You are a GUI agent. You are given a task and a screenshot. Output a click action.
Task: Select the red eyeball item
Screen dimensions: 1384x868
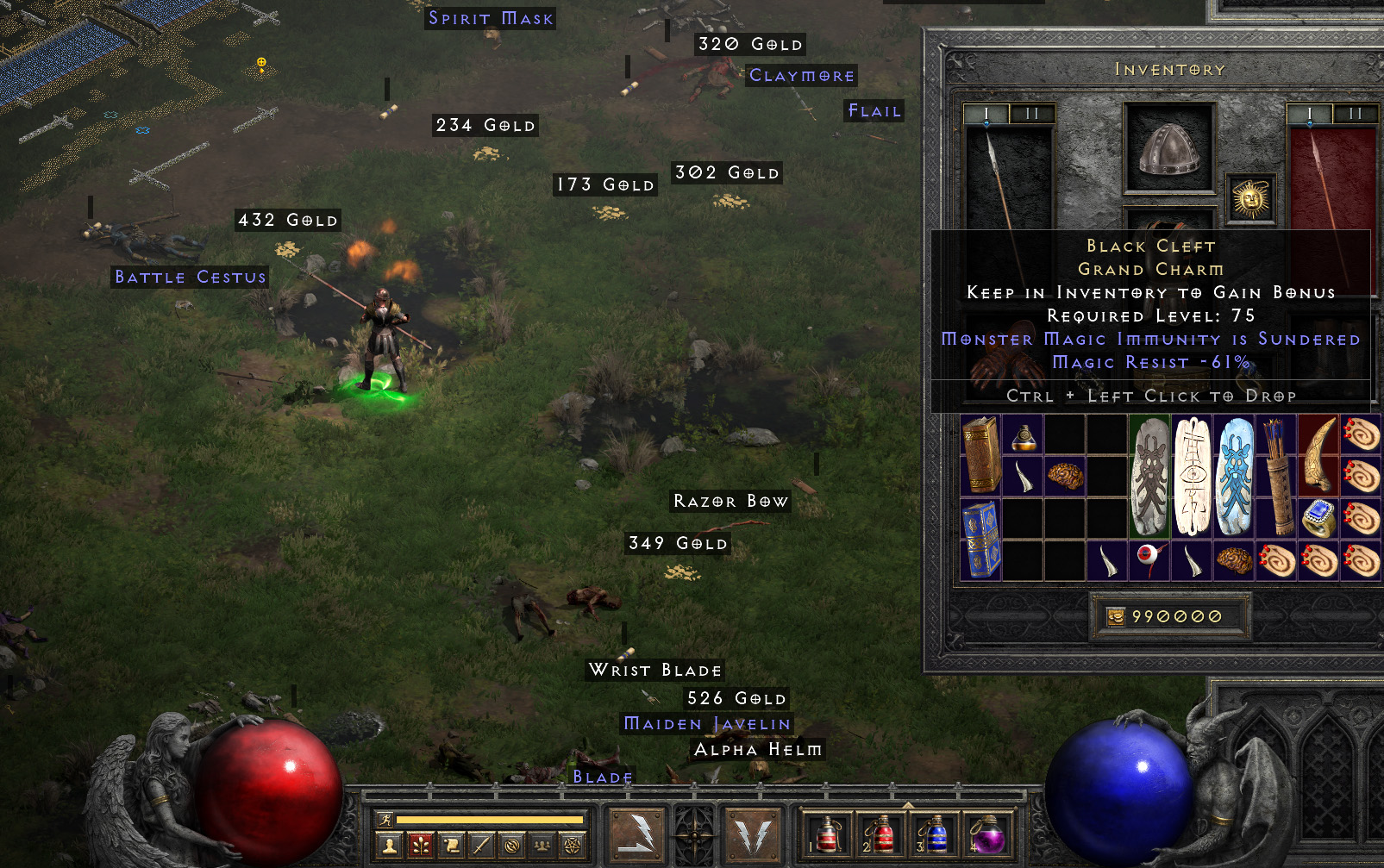1149,560
